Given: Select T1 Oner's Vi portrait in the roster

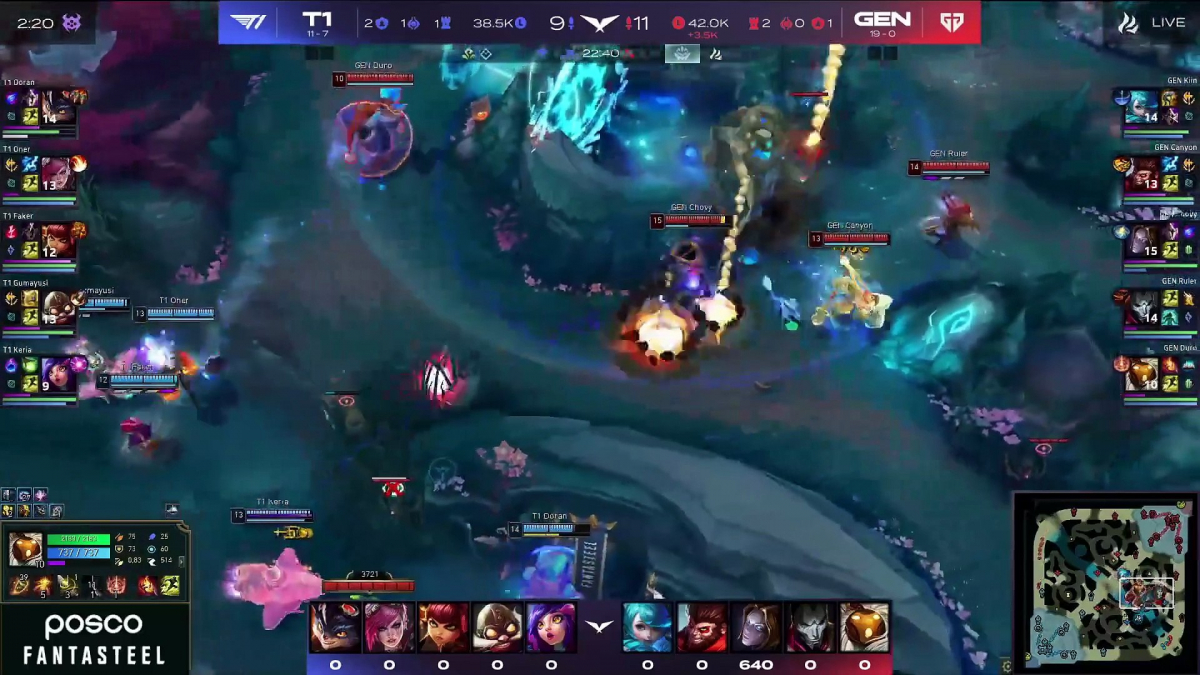Looking at the screenshot, I should pos(58,173).
